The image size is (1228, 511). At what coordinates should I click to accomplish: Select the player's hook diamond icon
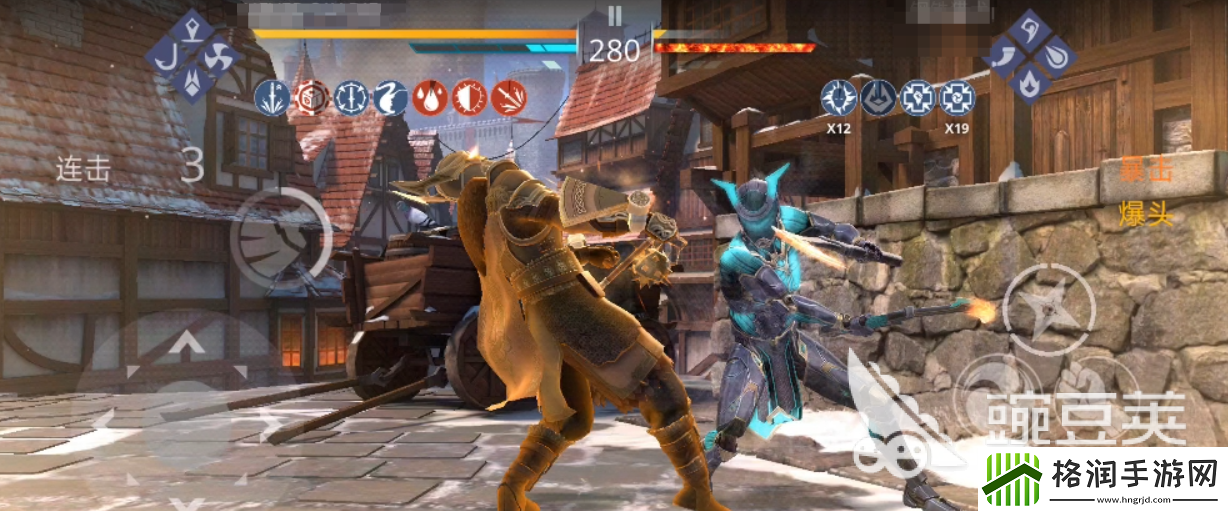point(166,56)
